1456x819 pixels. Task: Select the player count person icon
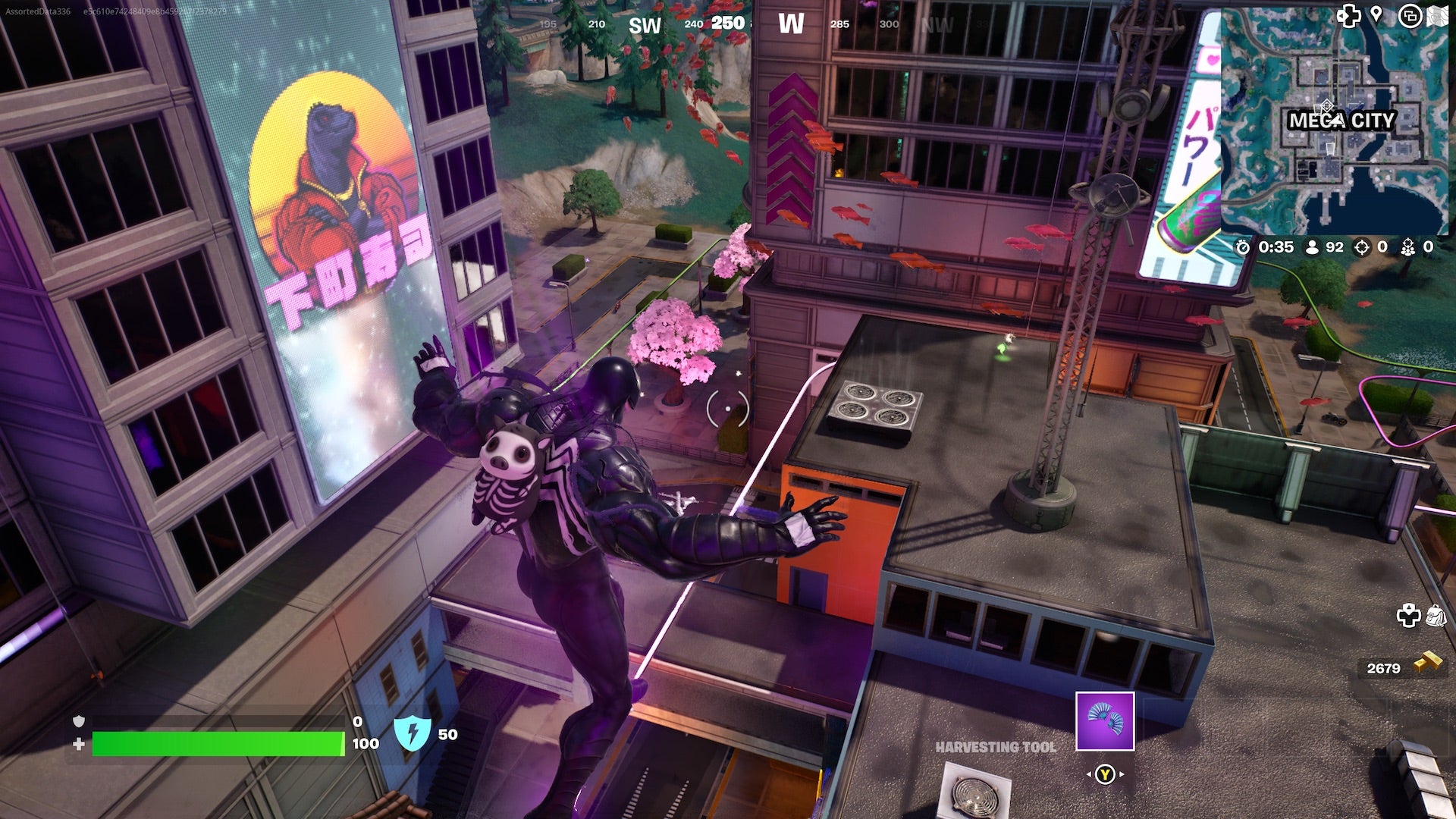tap(1312, 246)
